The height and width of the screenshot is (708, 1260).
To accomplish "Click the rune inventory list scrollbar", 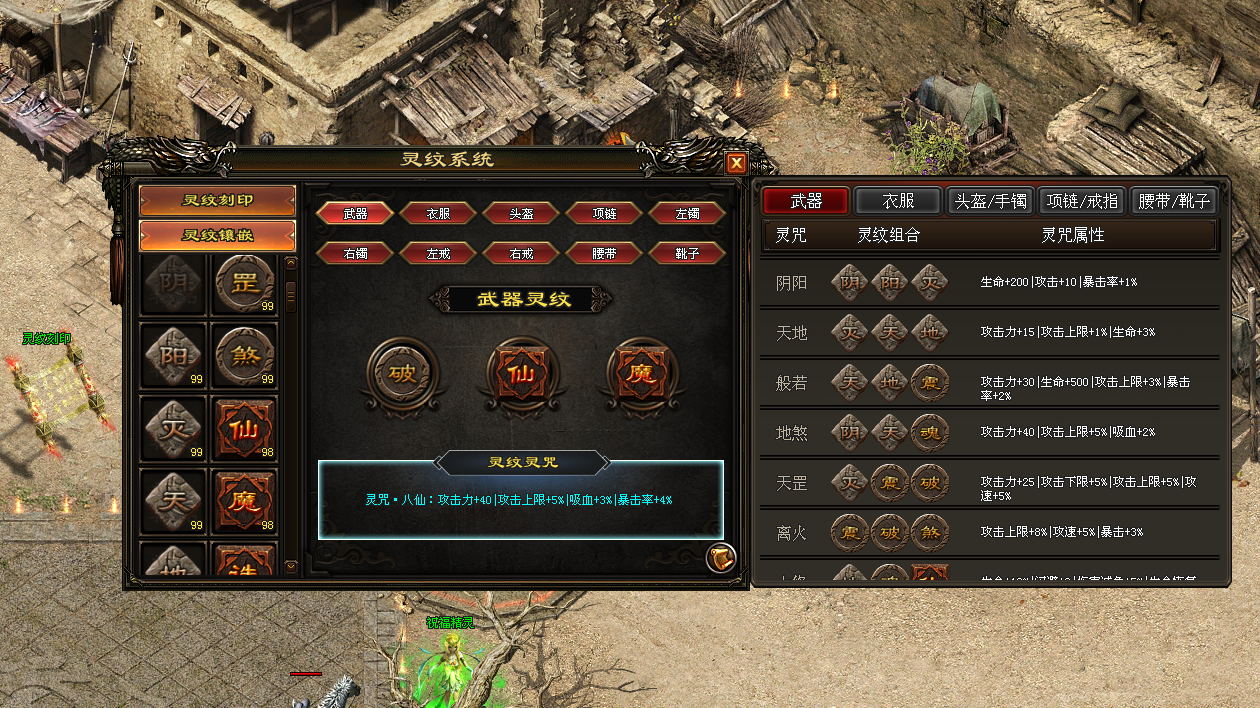I will (x=291, y=295).
